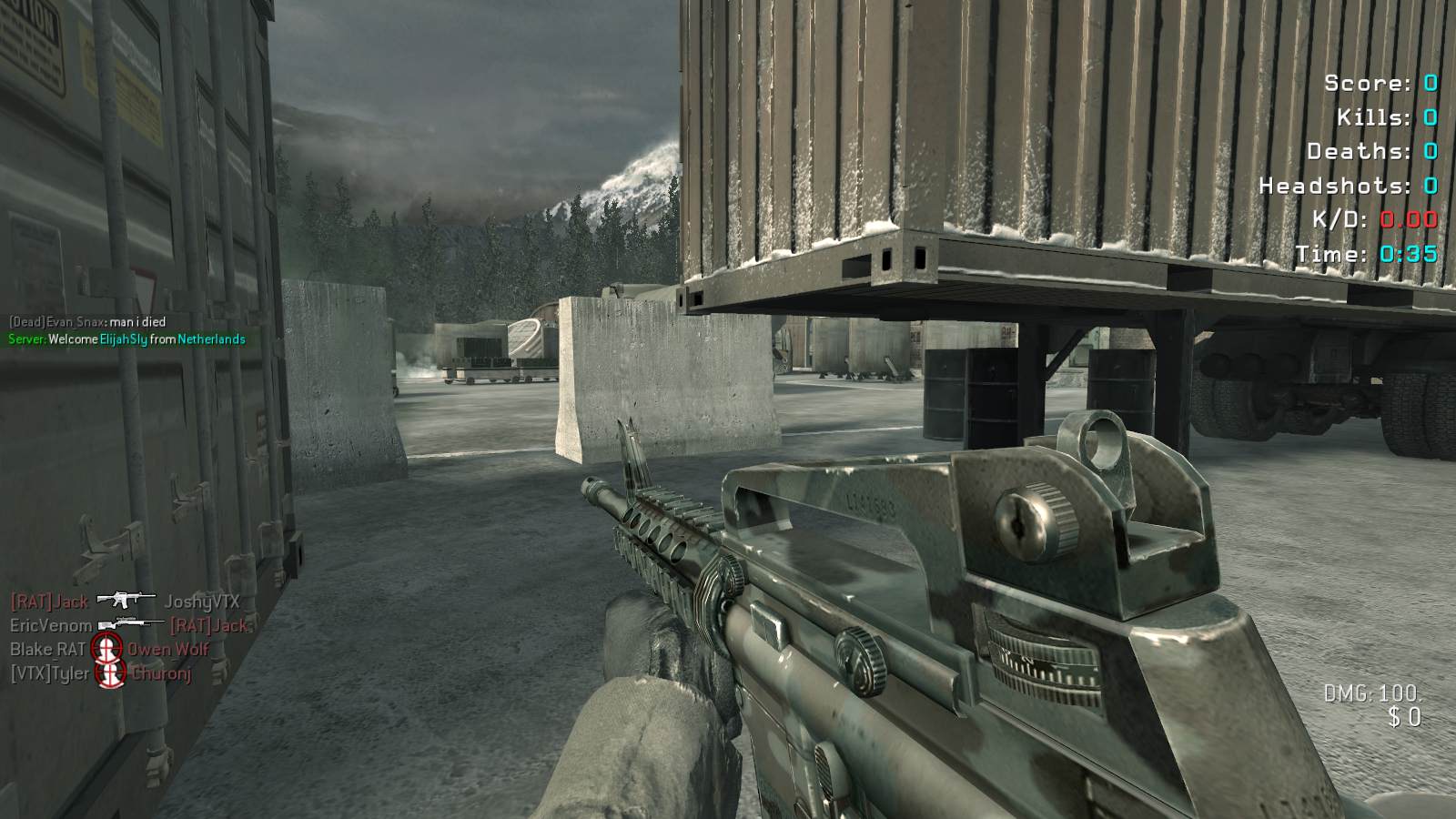Click Evan Snax's "man i died" chat message
This screenshot has height=819, width=1456.
pos(87,321)
